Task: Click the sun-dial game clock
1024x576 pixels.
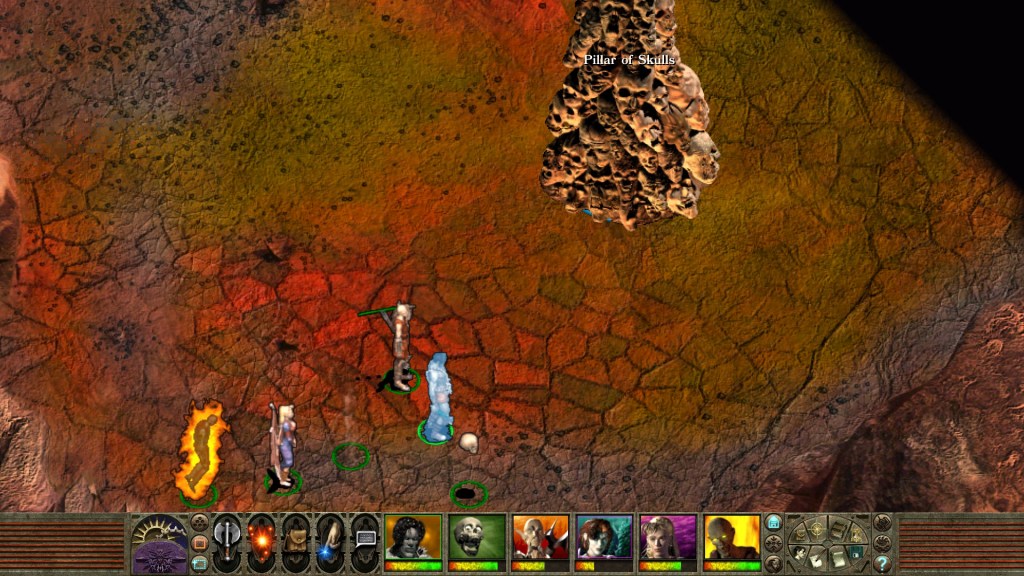Action: pos(159,532)
